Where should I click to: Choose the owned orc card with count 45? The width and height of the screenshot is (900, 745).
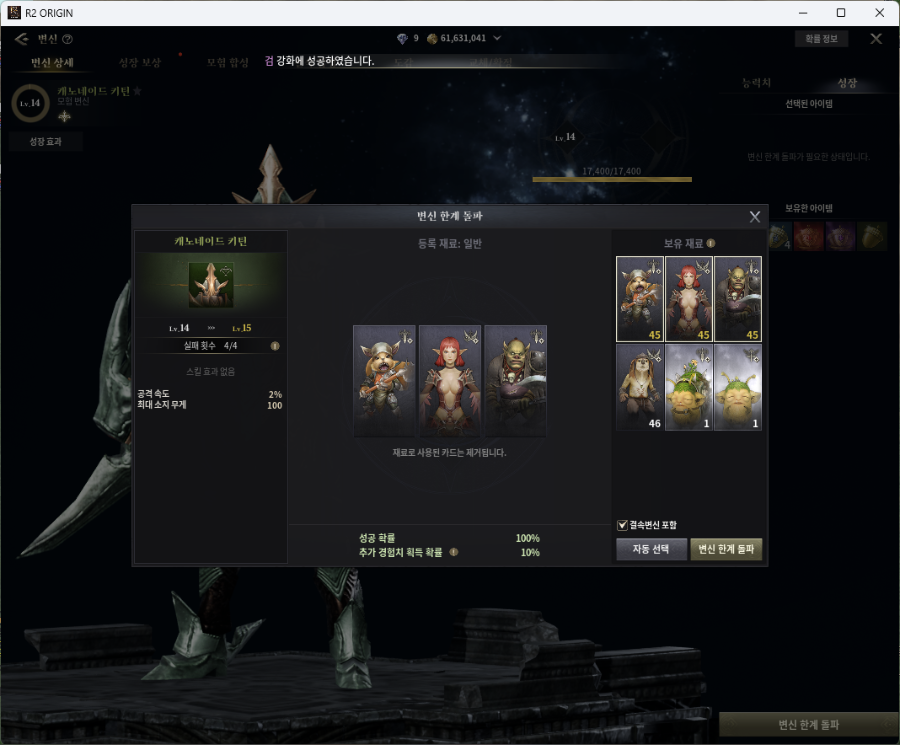click(x=738, y=299)
